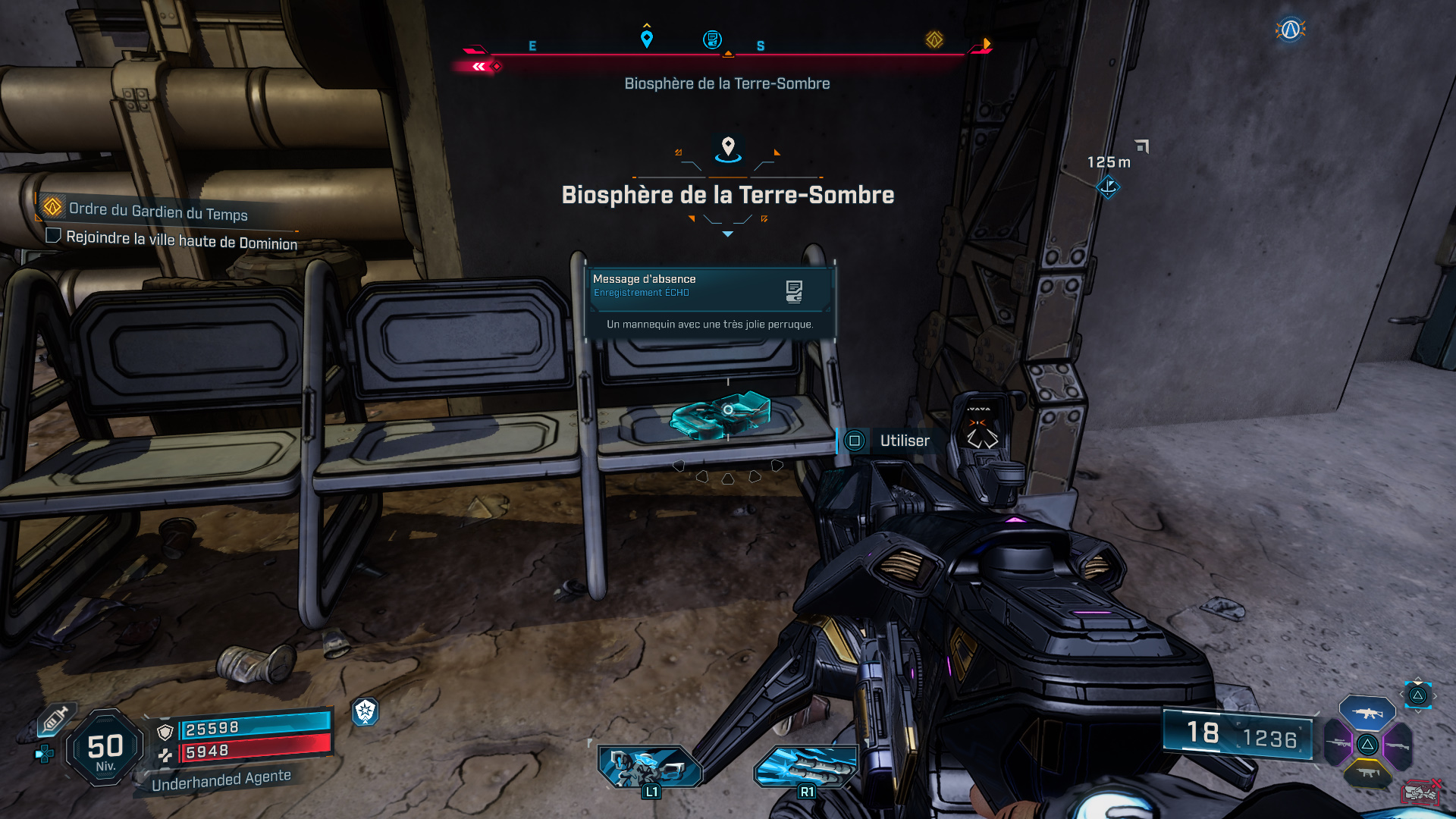Select the sniper rifle slot in weapon wheel
Screen dimensions: 1456x819
(1338, 743)
